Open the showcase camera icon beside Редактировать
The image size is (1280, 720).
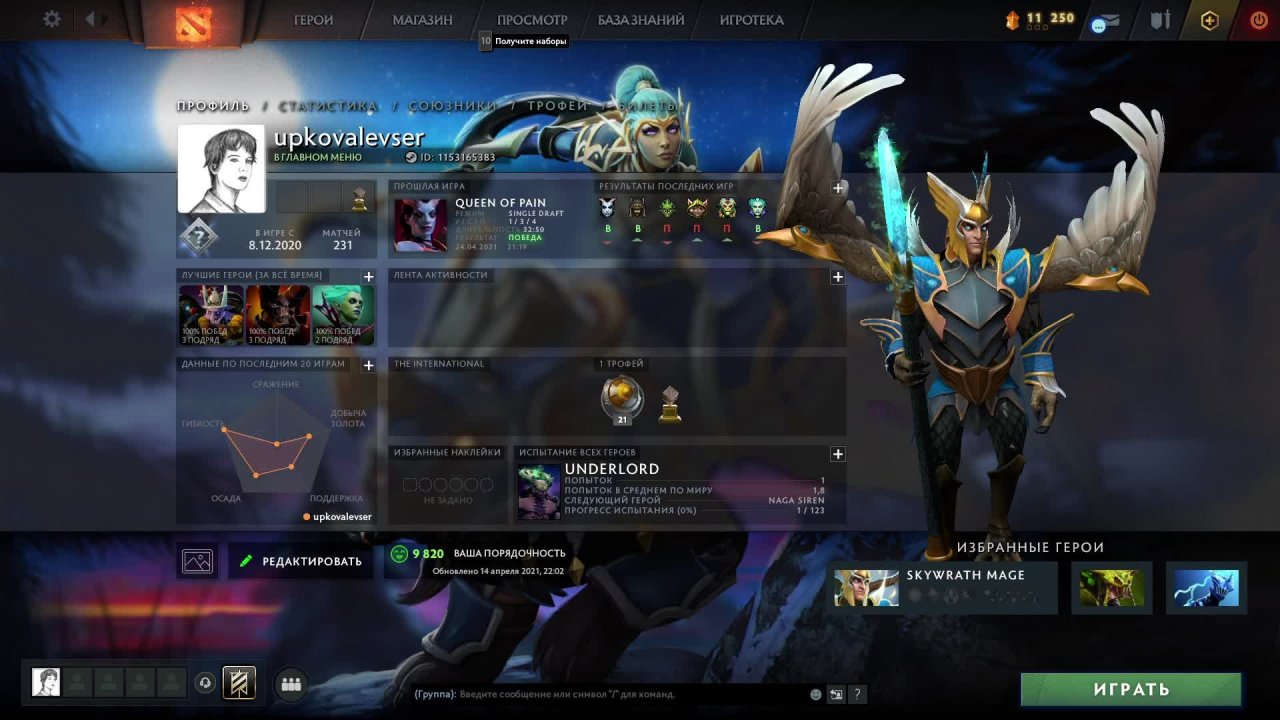(197, 561)
